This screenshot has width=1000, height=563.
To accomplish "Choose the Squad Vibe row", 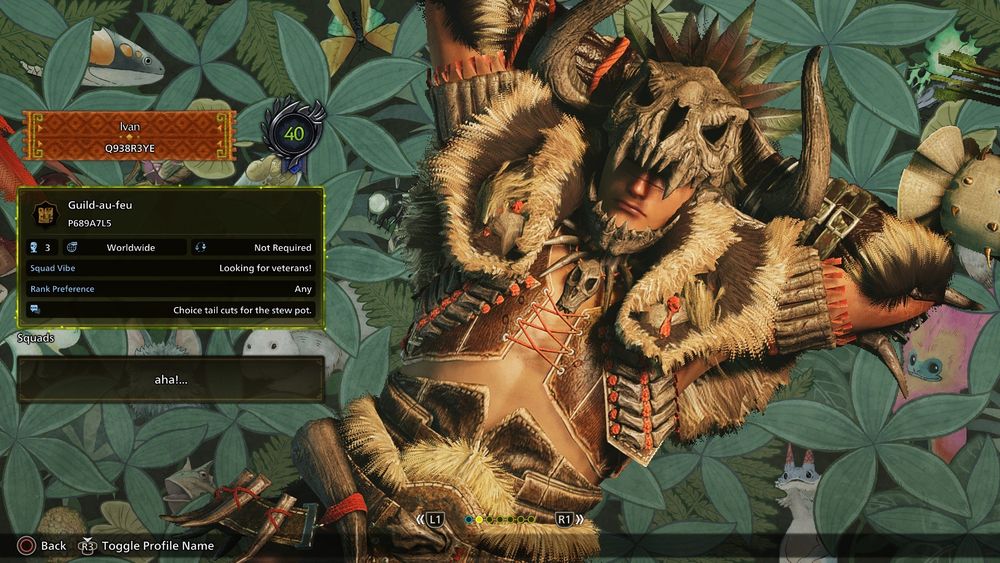I will 170,268.
